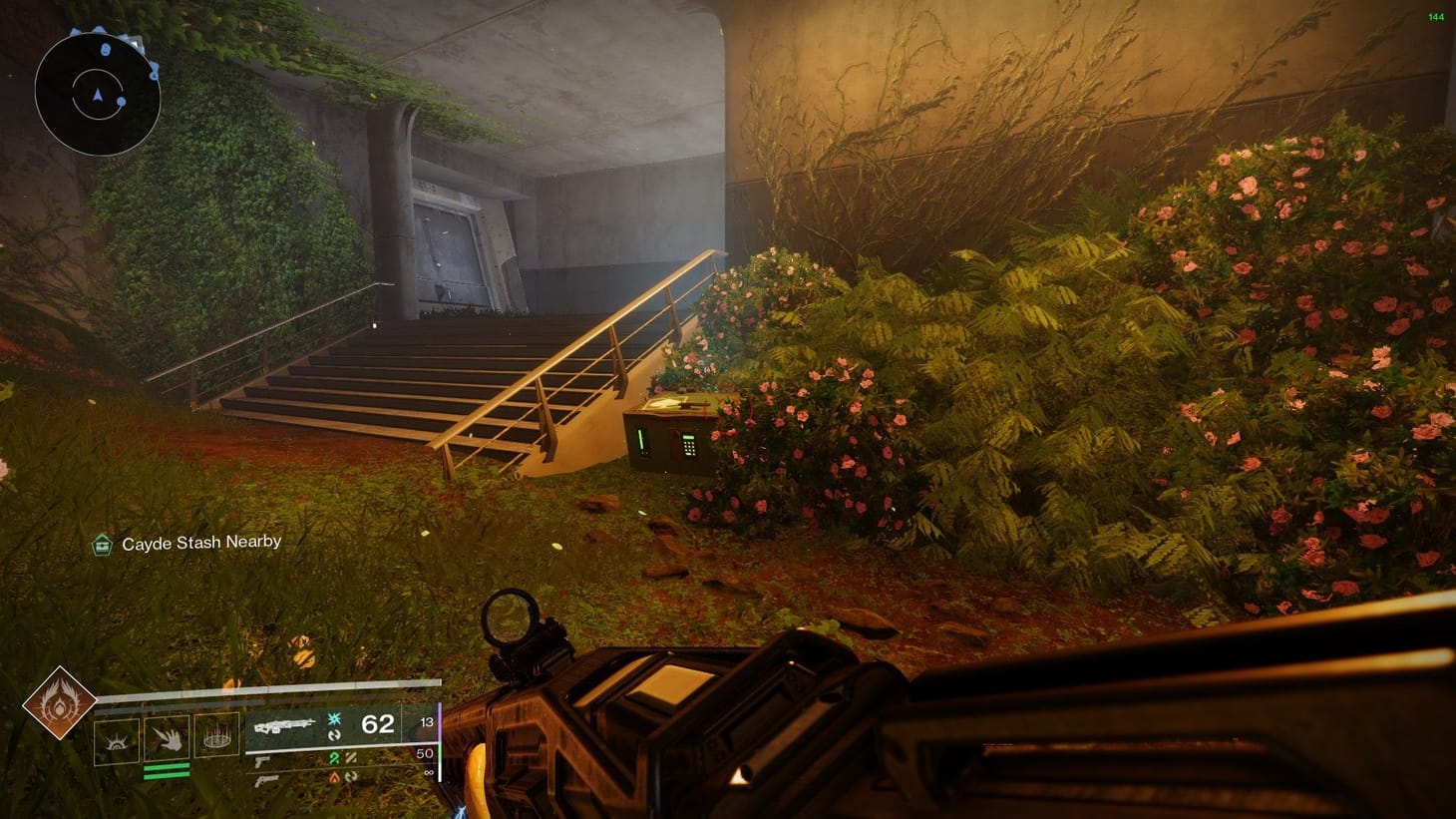This screenshot has width=1456, height=819.
Task: Click the sidearm weapon slot icon
Action: click(x=263, y=760)
